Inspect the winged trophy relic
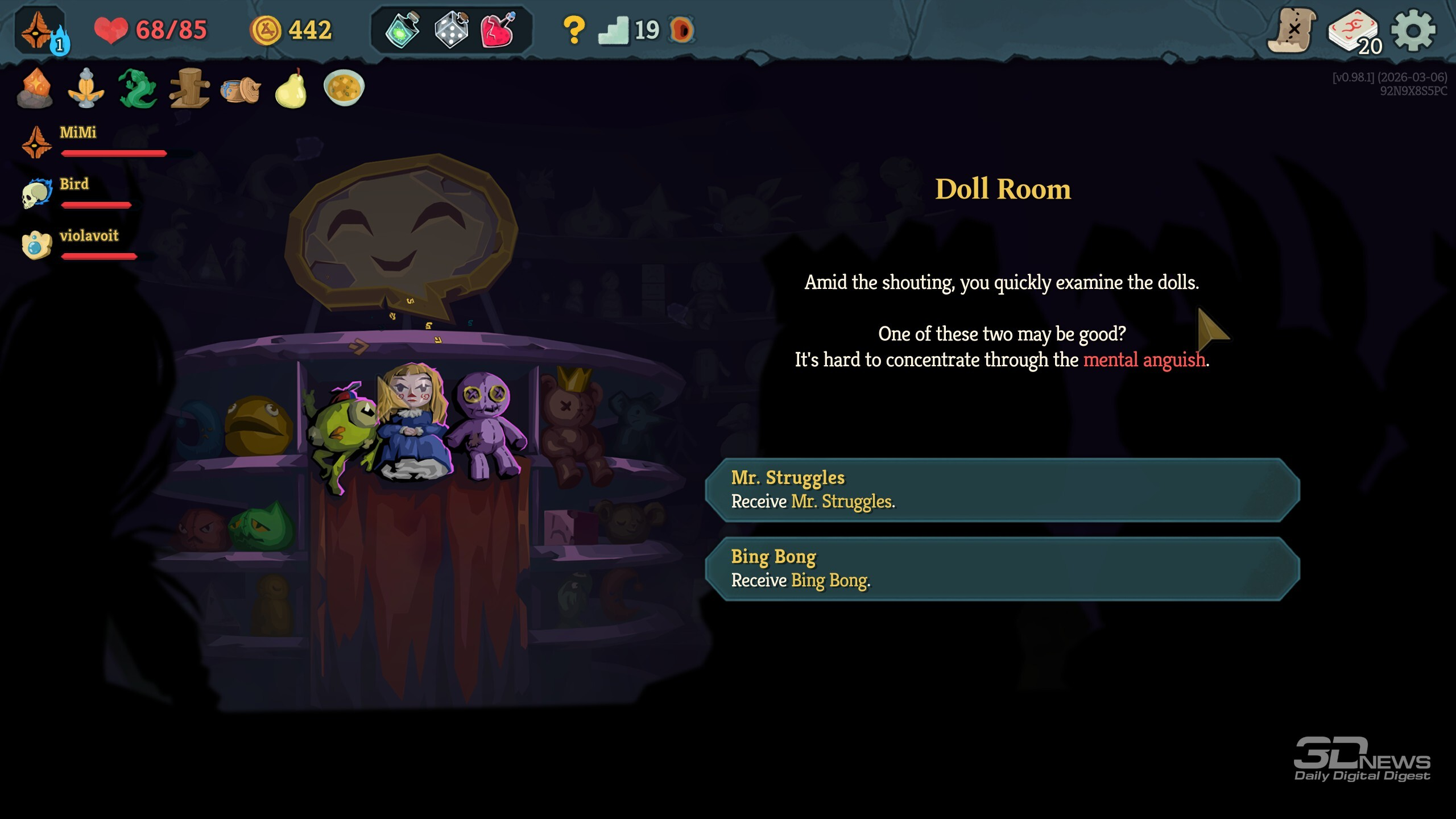Viewport: 1456px width, 819px height. [86, 88]
